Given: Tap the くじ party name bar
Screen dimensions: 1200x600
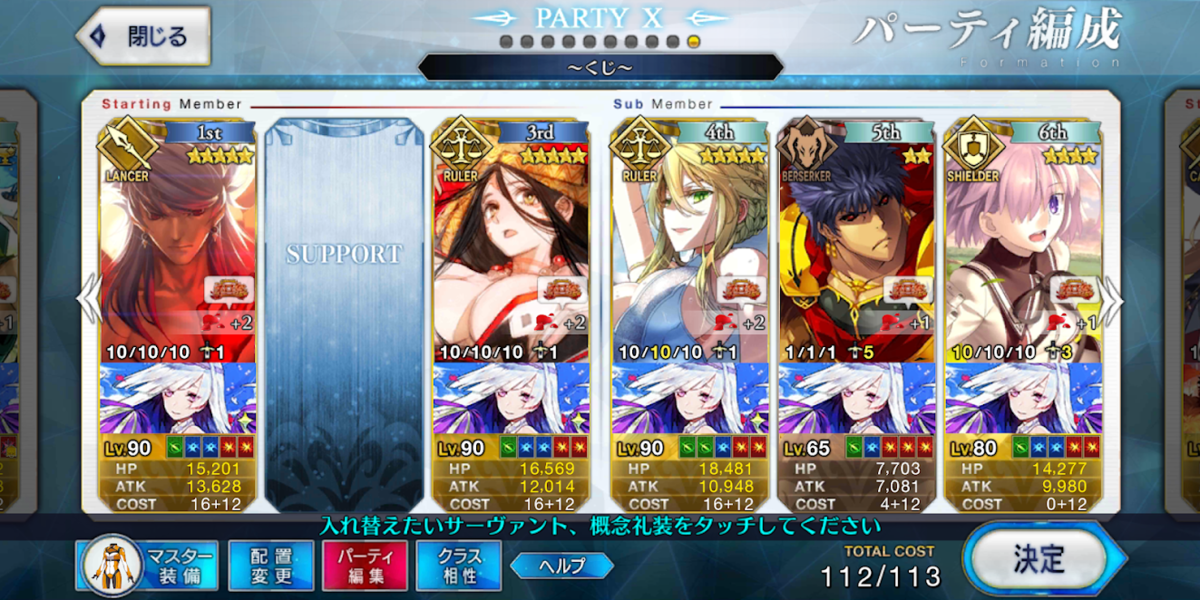Looking at the screenshot, I should pyautogui.click(x=599, y=68).
